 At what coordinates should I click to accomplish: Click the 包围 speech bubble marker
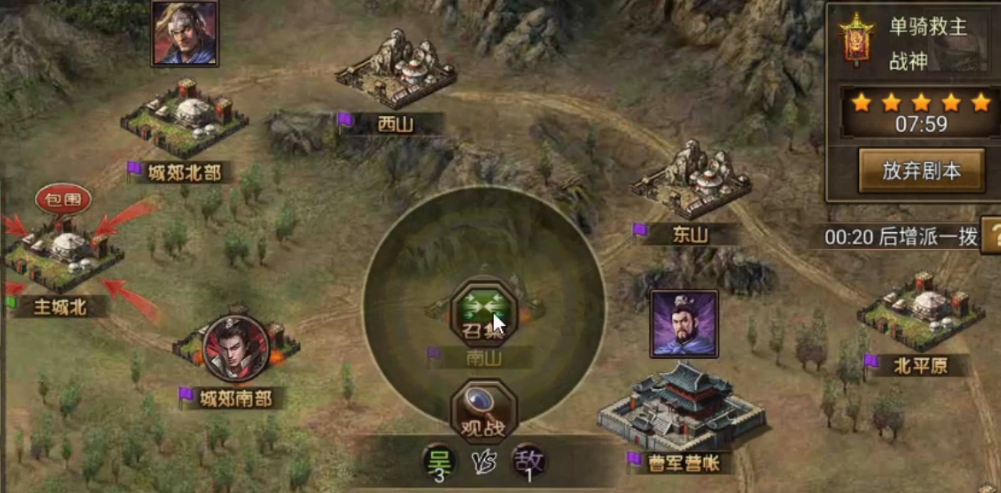63,199
